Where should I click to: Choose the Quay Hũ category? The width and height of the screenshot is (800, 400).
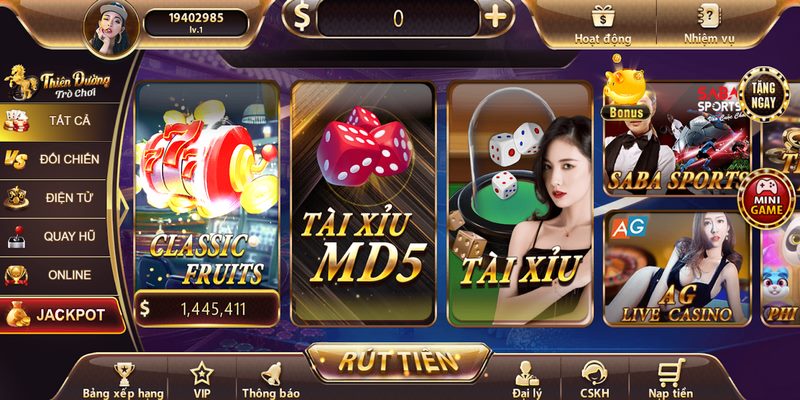(60, 236)
